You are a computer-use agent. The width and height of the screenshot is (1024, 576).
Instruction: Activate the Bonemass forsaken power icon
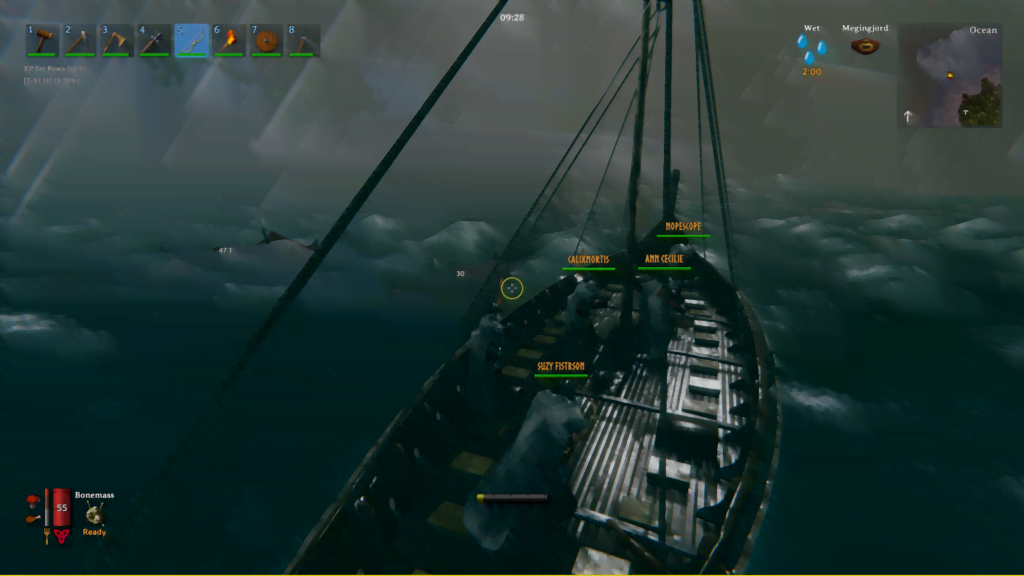[95, 514]
